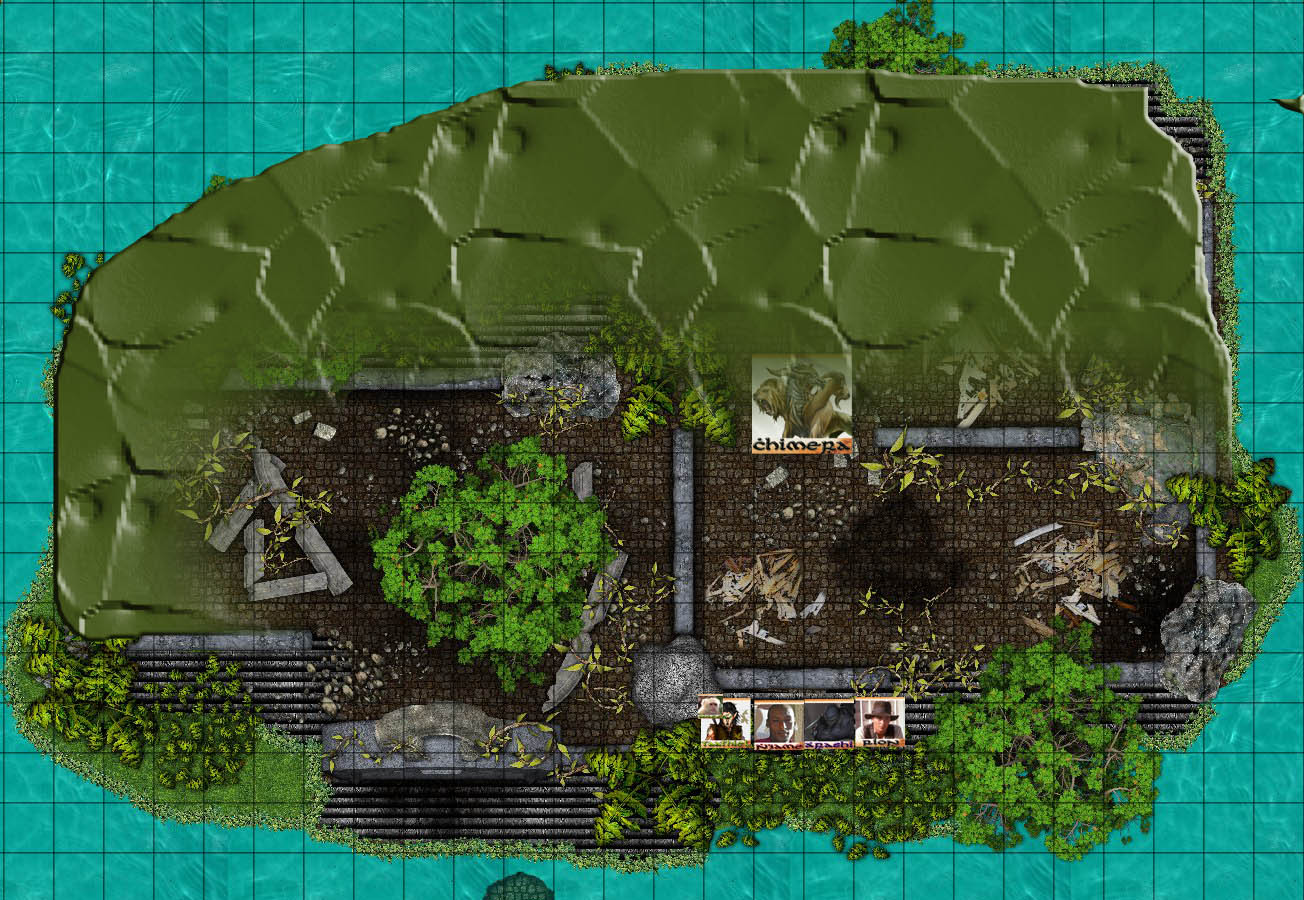Screen dimensions: 1304x900
Task: Select the Chimera monster token
Action: point(802,404)
